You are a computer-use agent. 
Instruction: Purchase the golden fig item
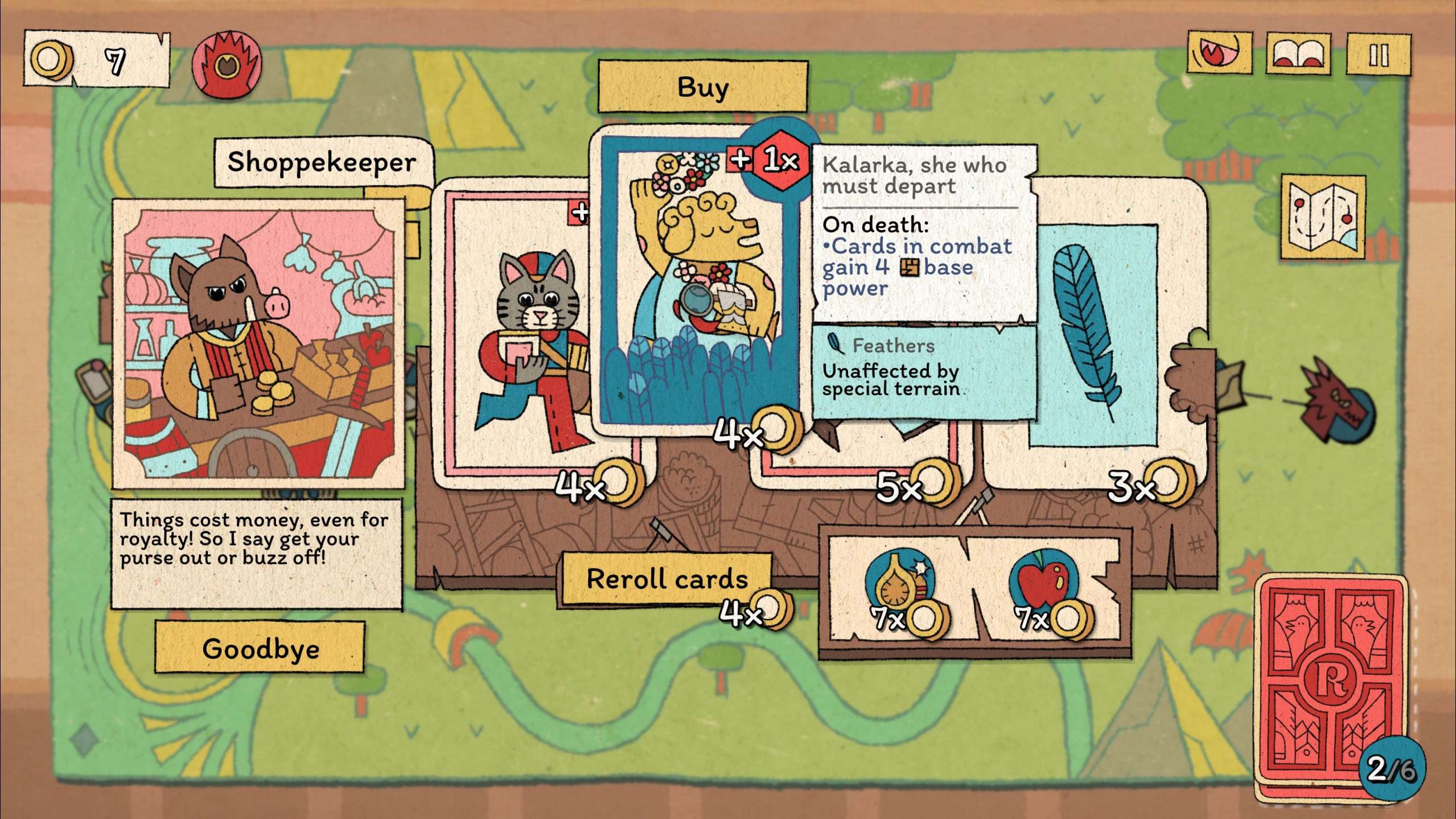896,587
